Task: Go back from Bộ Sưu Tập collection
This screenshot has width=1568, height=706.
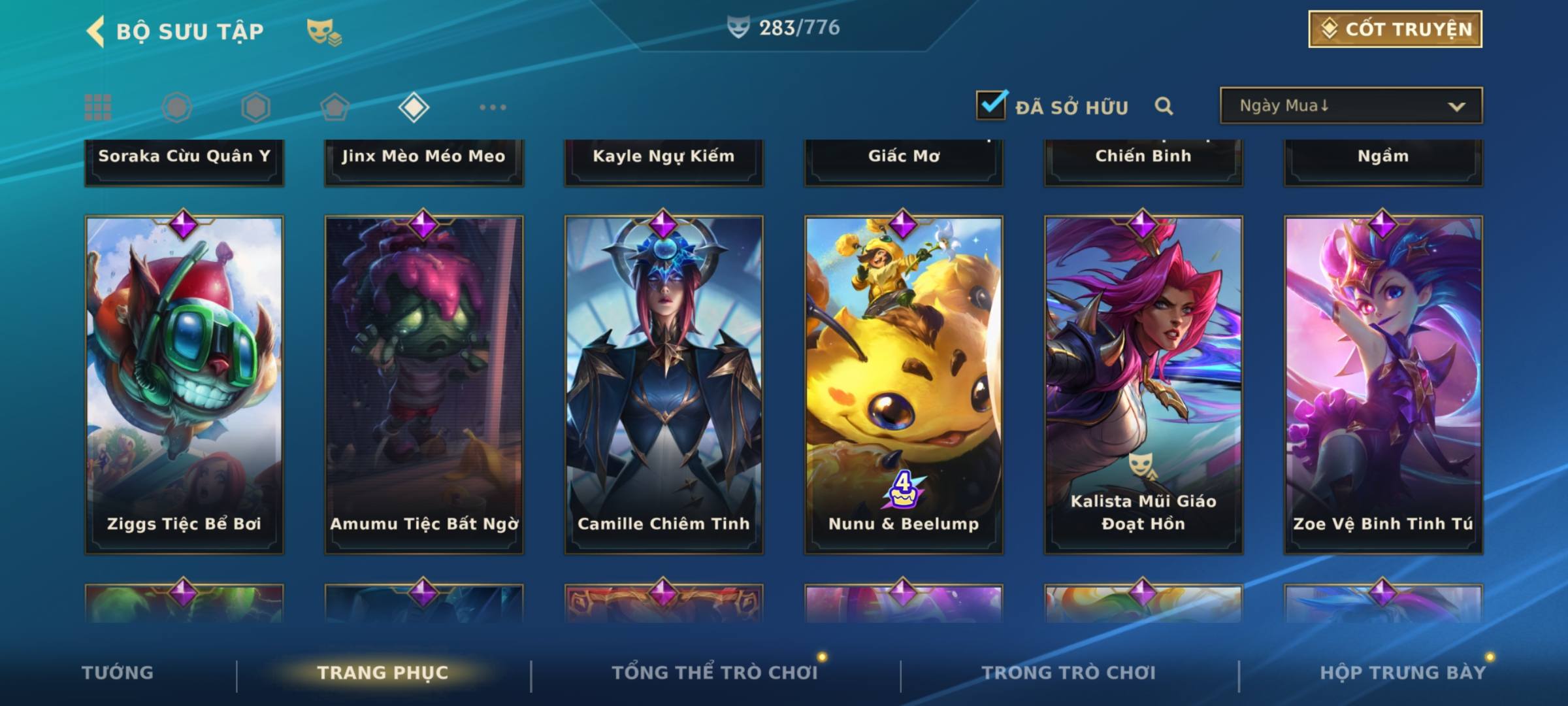Action: [x=95, y=31]
